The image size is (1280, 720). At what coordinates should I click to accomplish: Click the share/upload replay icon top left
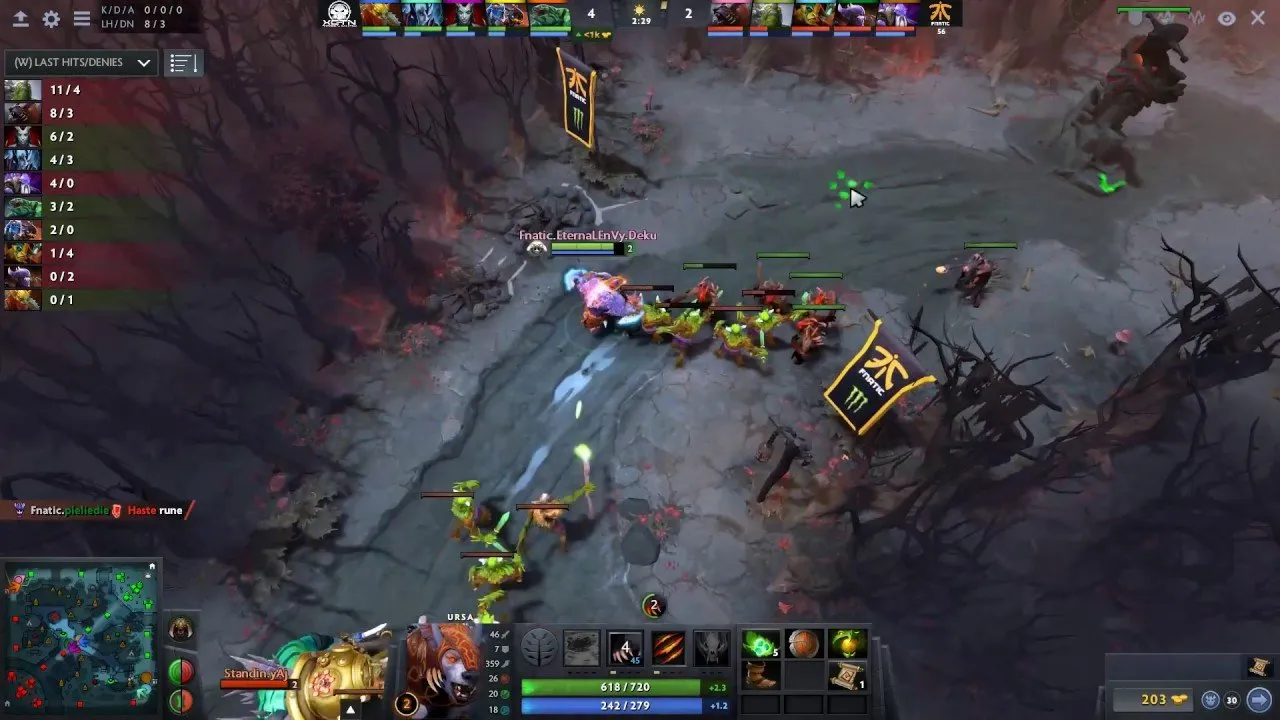pos(20,18)
